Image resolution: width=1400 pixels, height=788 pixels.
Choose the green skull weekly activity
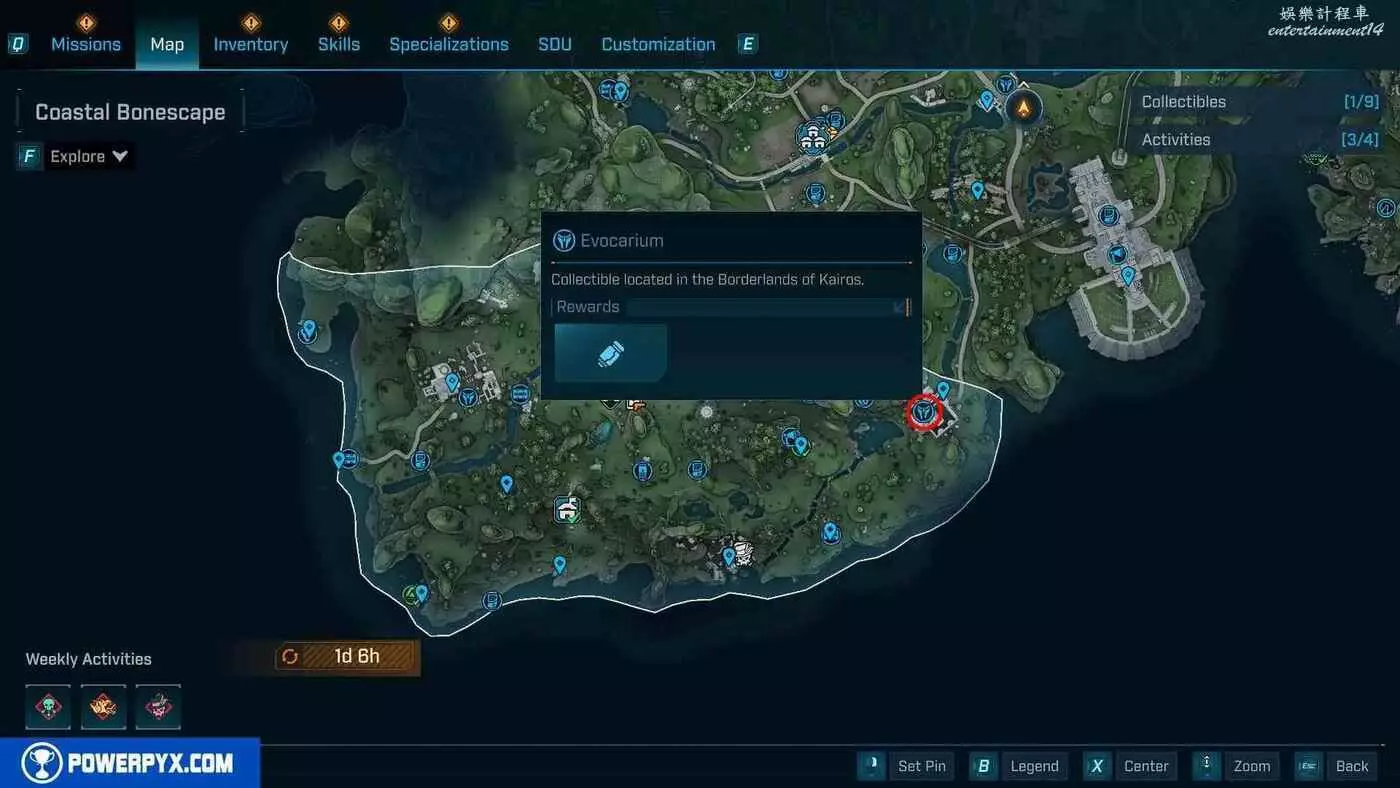coord(48,707)
